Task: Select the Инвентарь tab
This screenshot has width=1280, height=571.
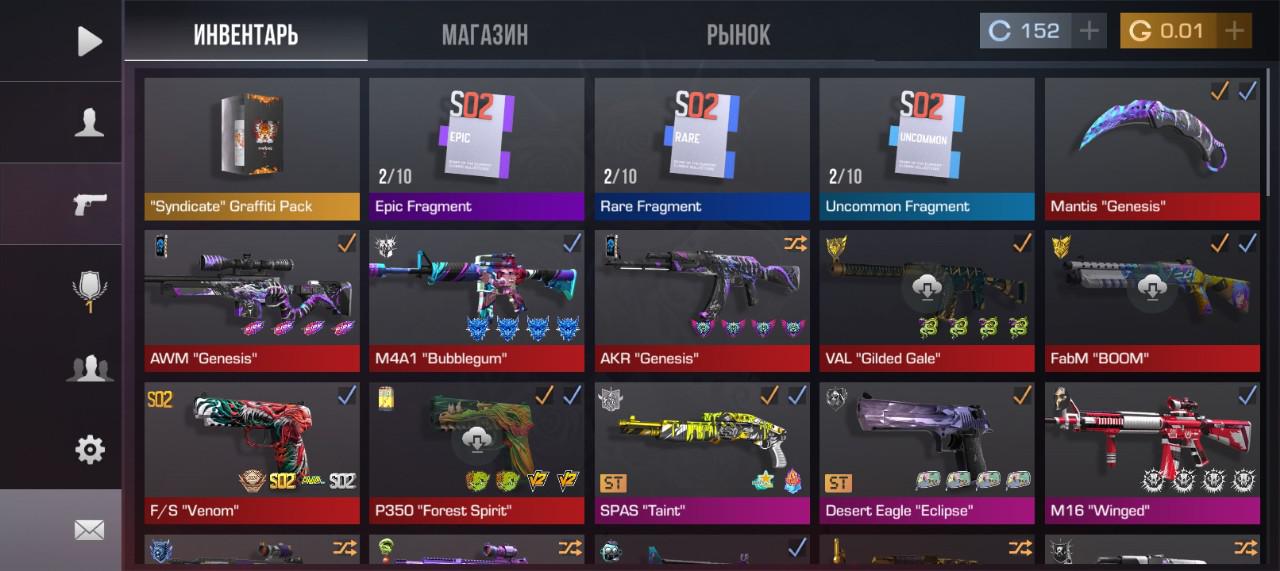Action: (x=246, y=35)
